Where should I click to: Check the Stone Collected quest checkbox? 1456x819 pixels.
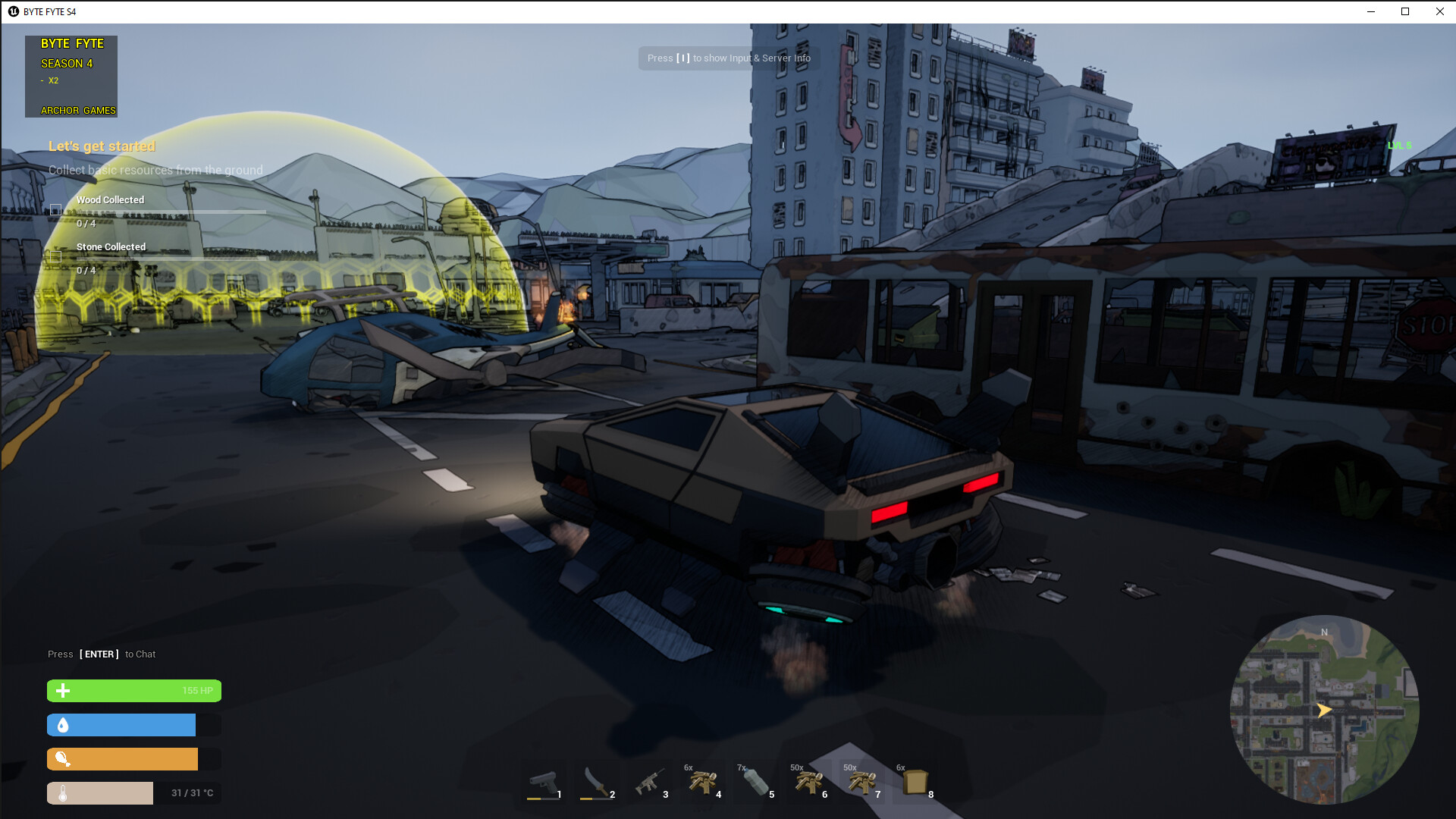coord(55,256)
